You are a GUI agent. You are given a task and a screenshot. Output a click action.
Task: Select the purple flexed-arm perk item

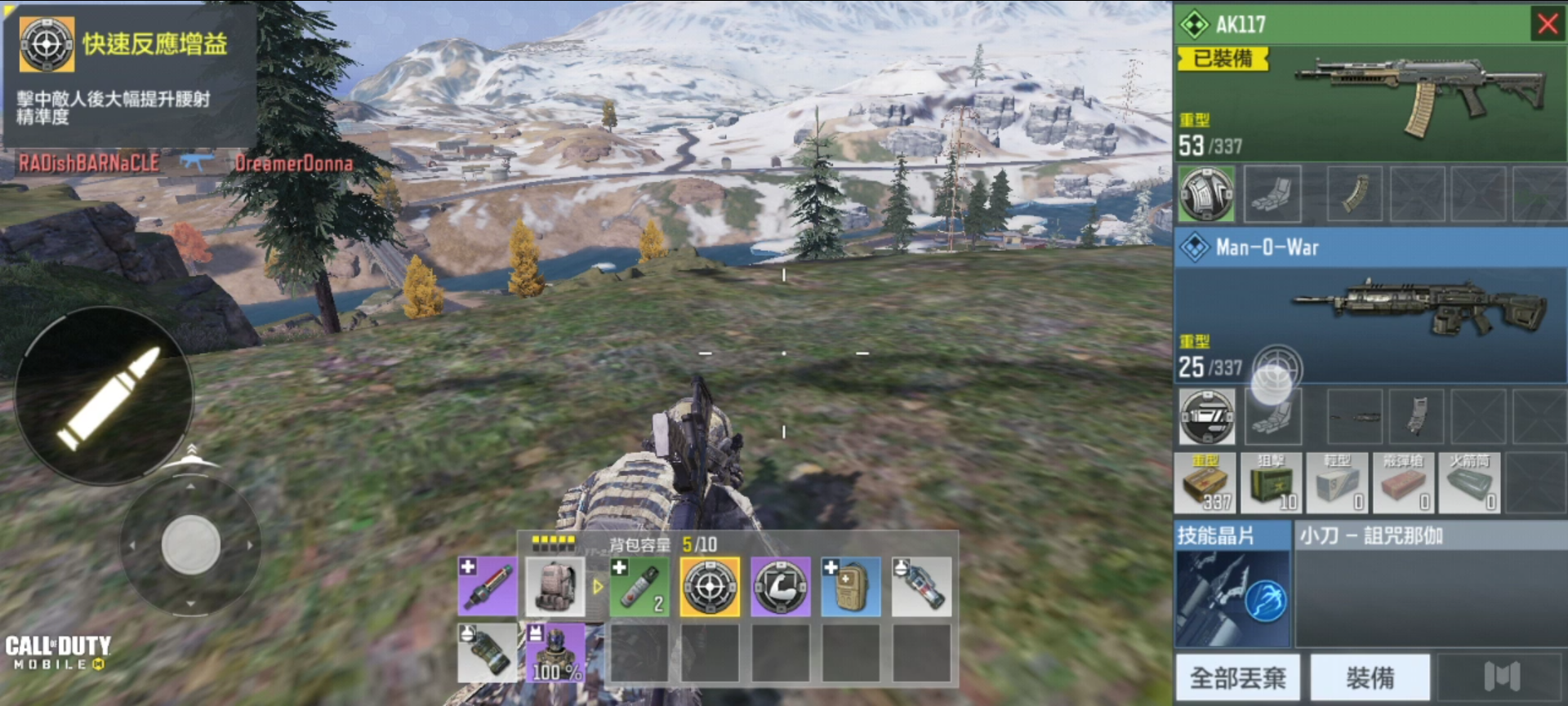[780, 587]
